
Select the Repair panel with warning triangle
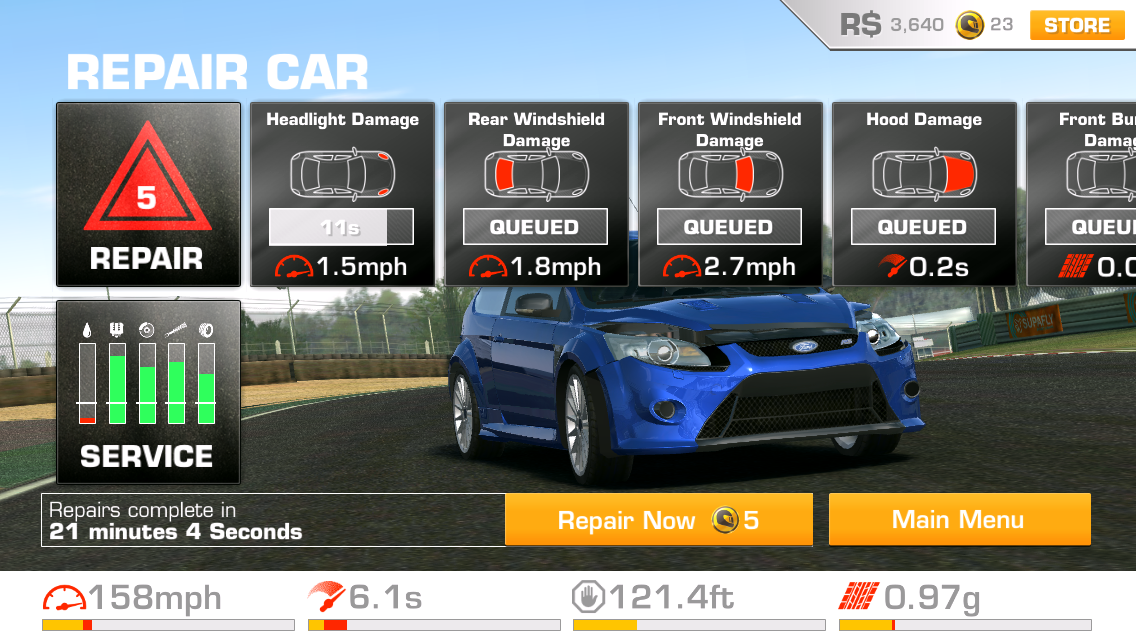148,194
